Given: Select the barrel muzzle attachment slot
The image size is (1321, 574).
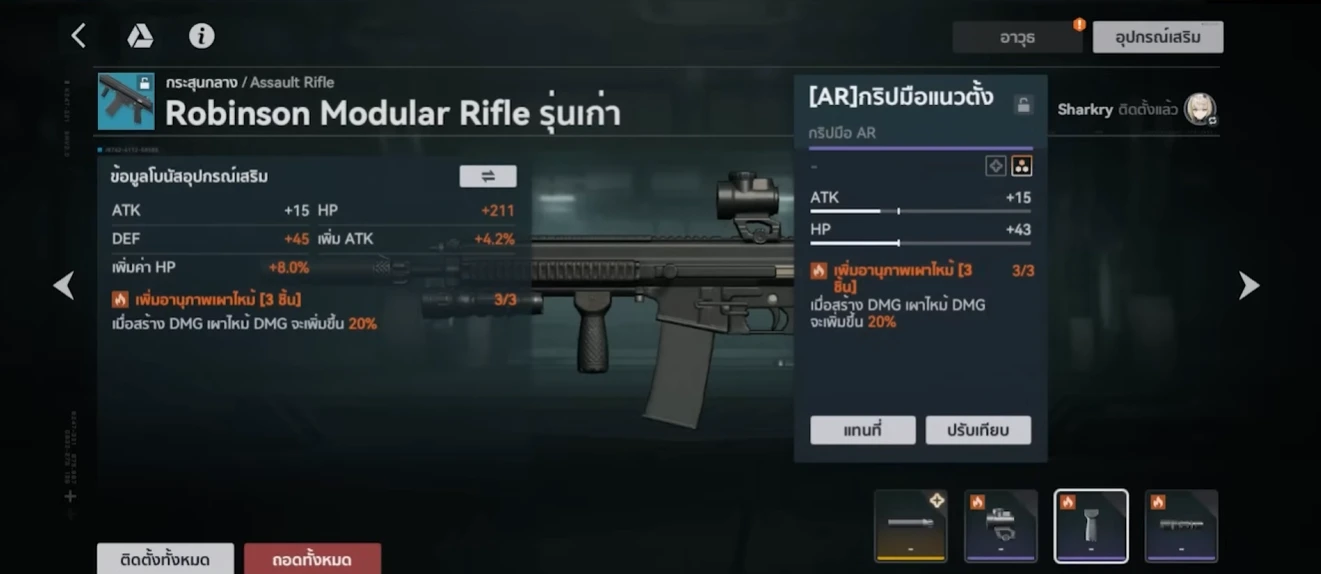Looking at the screenshot, I should pyautogui.click(x=910, y=525).
